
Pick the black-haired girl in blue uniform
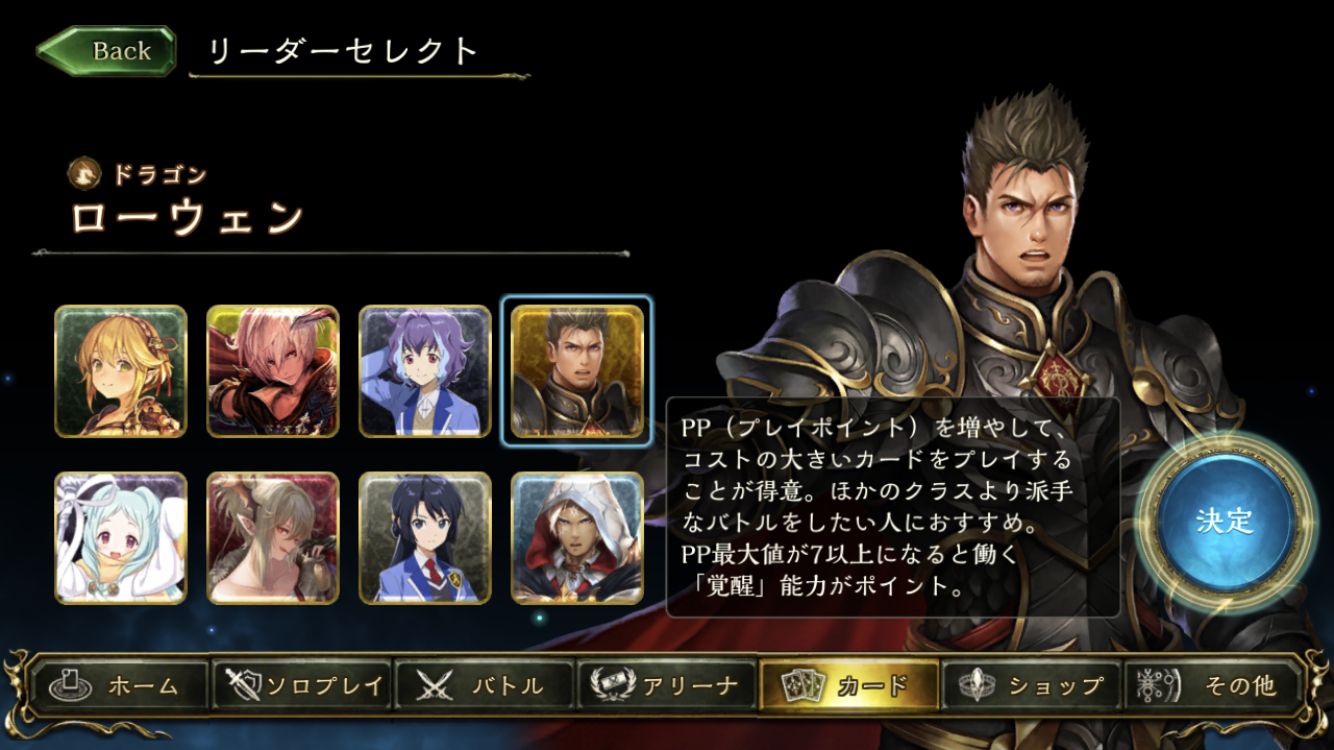425,538
